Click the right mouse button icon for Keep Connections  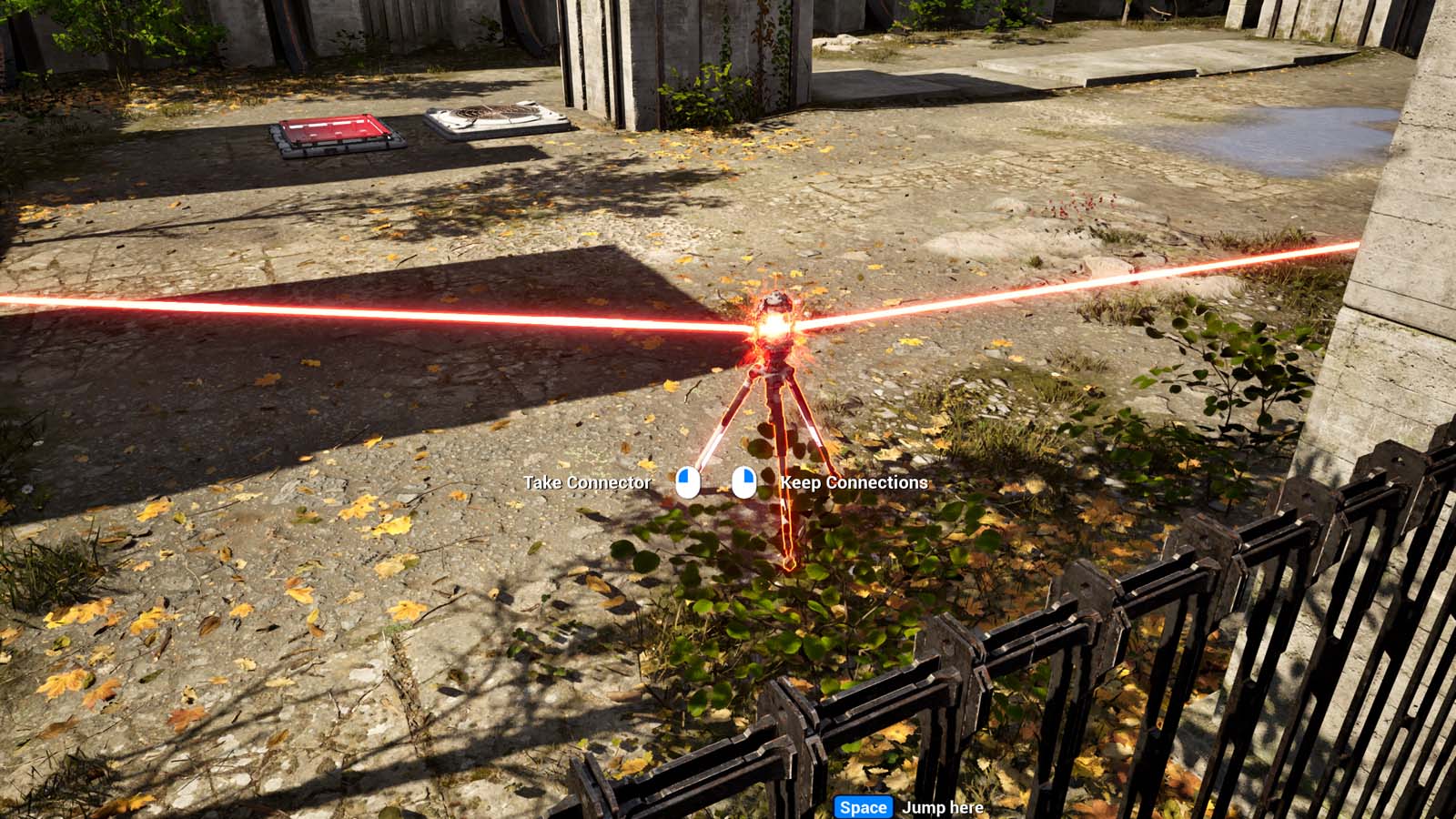744,482
